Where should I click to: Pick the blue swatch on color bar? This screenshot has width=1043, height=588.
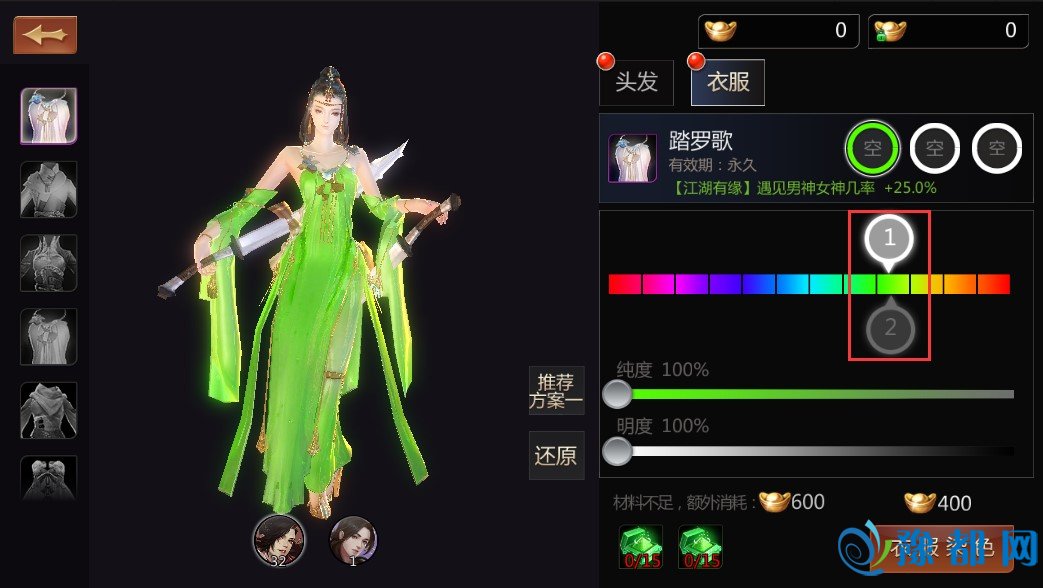pos(758,284)
